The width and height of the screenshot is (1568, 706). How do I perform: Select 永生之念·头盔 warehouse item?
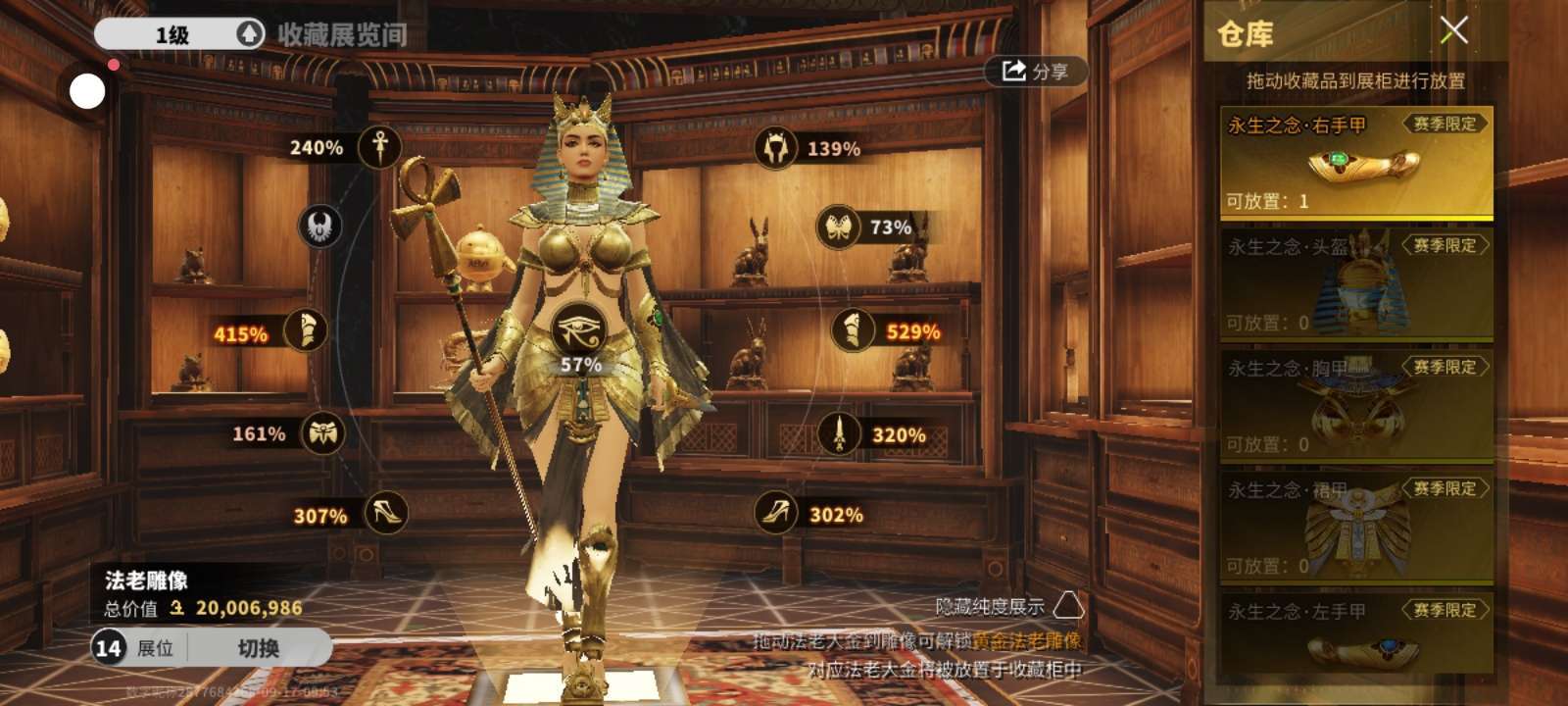[1355, 284]
